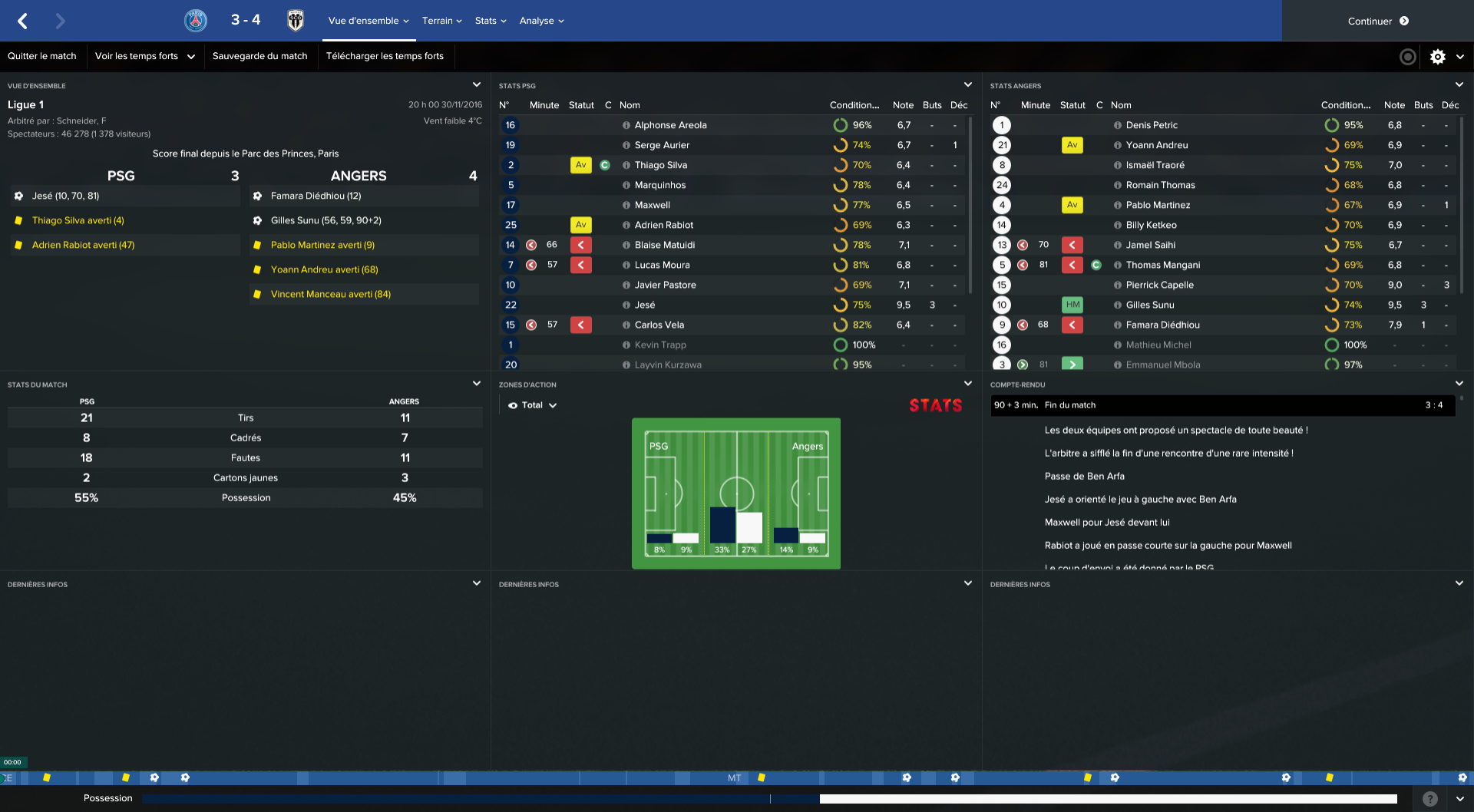This screenshot has width=1474, height=812.
Task: Open the Stats menu tab
Action: click(x=490, y=21)
